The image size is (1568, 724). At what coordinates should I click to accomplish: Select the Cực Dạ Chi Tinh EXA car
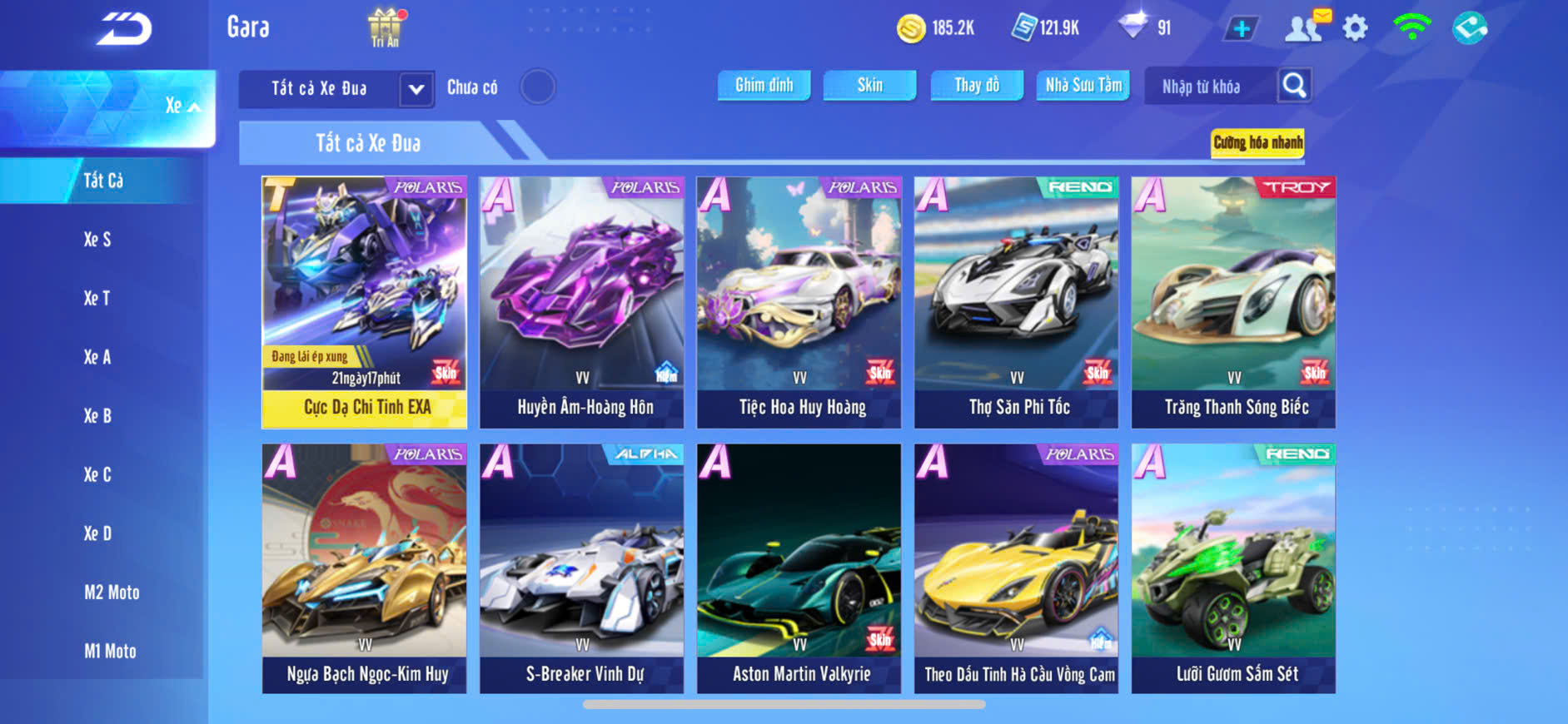[365, 302]
